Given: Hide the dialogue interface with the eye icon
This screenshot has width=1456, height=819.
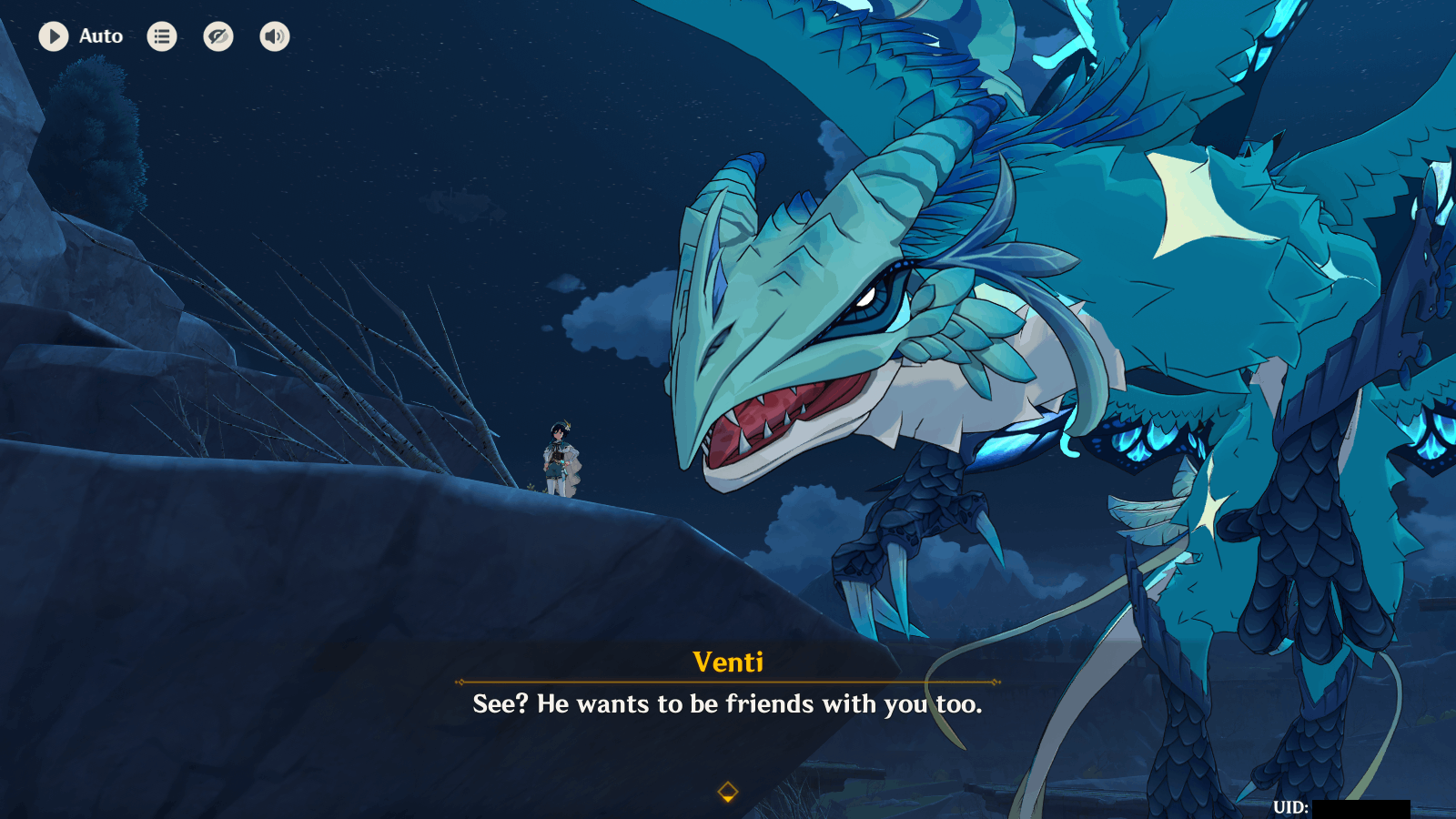Looking at the screenshot, I should [x=218, y=36].
